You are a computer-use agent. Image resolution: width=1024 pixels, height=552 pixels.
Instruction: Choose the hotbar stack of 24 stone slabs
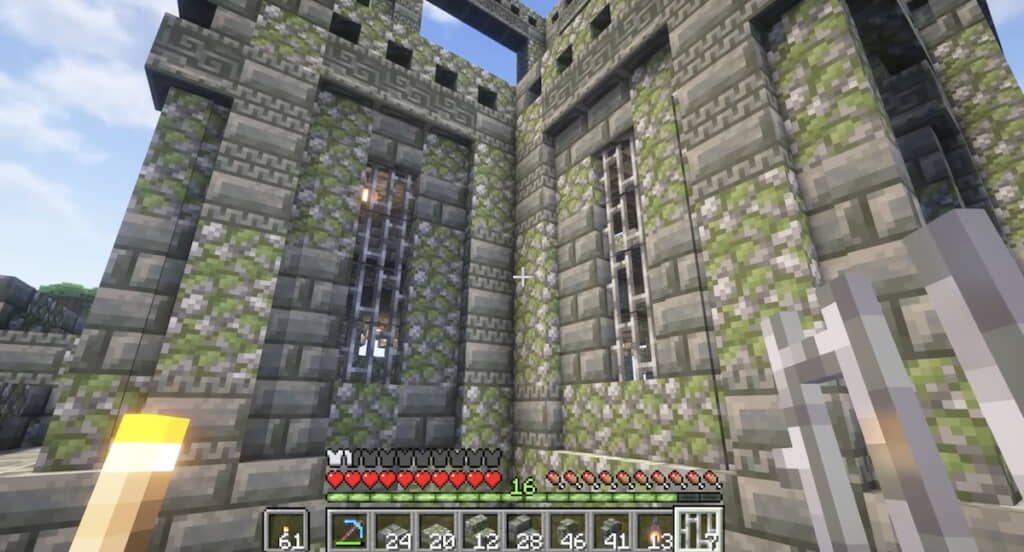point(393,530)
